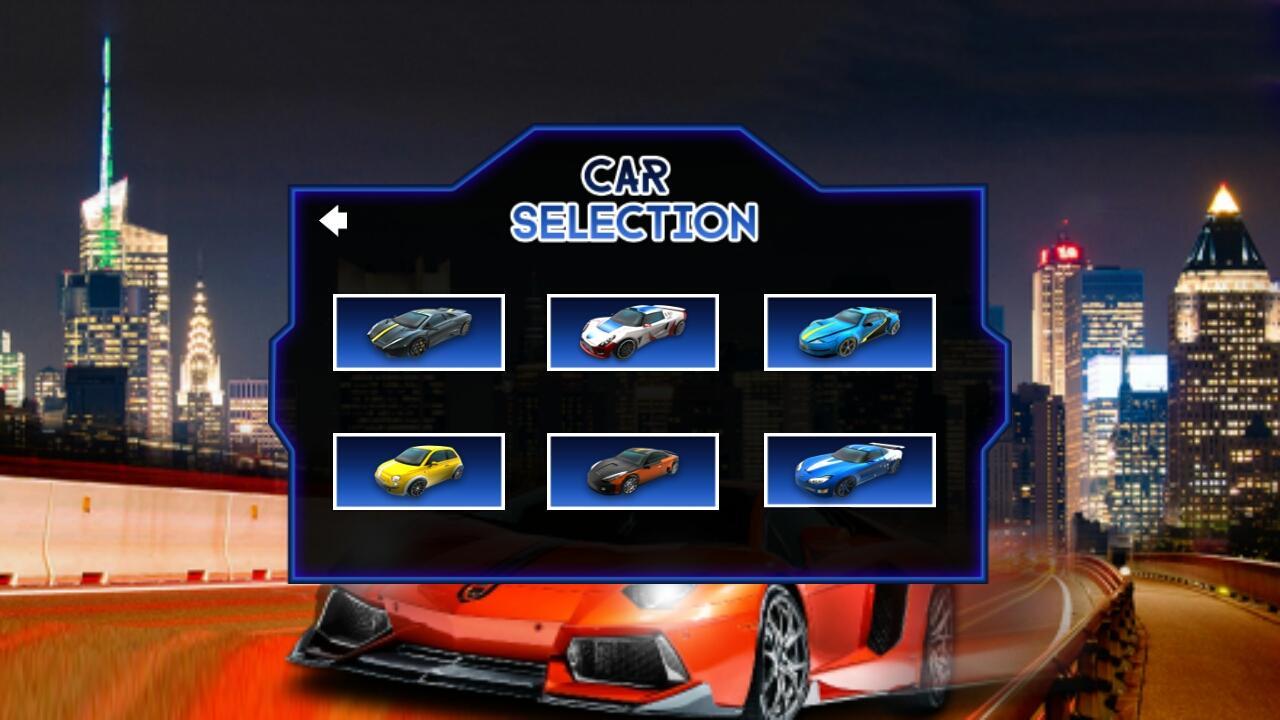Go back using the white arrow
Screen dimensions: 1280x720
pyautogui.click(x=333, y=221)
